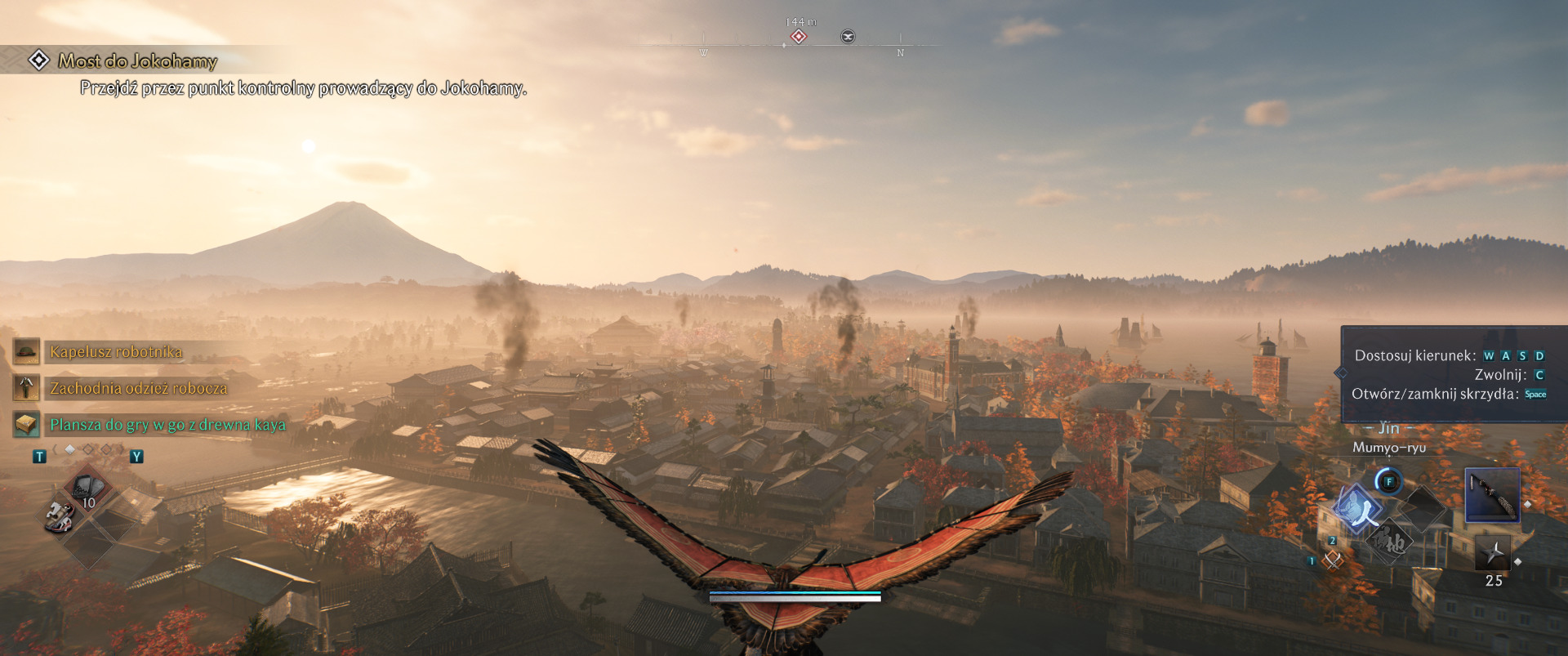1568x656 pixels.
Task: Select the round glider marker on compass
Action: (x=848, y=37)
